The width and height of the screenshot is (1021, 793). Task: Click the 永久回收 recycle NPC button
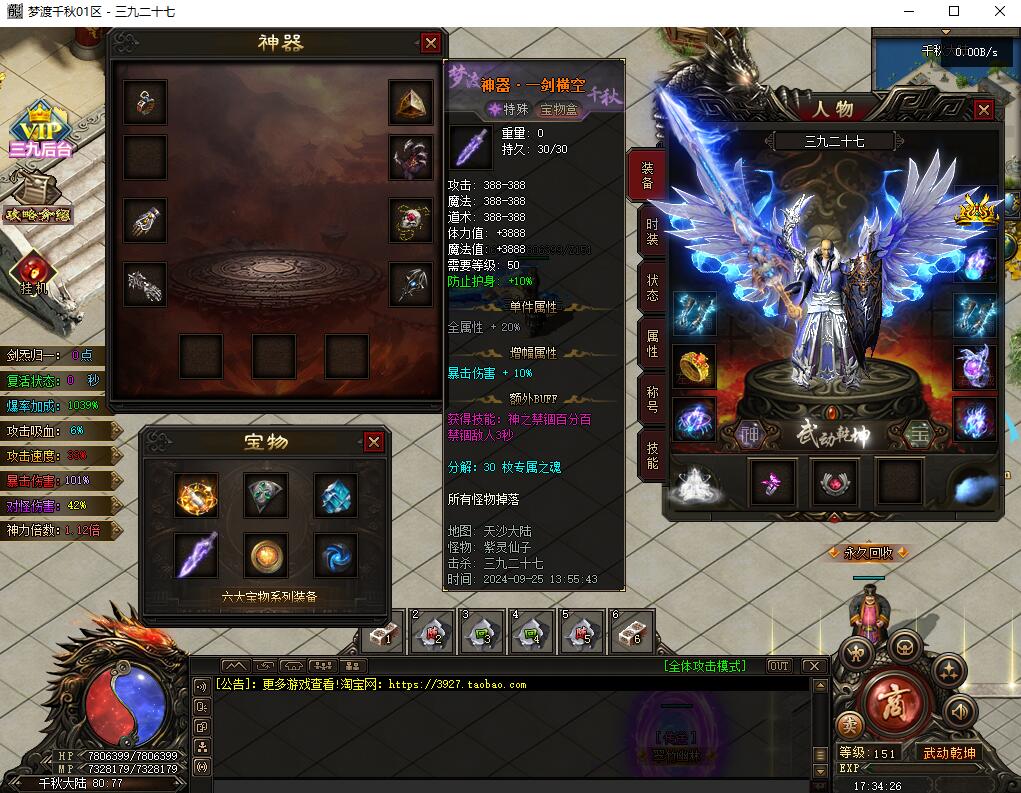tap(867, 552)
